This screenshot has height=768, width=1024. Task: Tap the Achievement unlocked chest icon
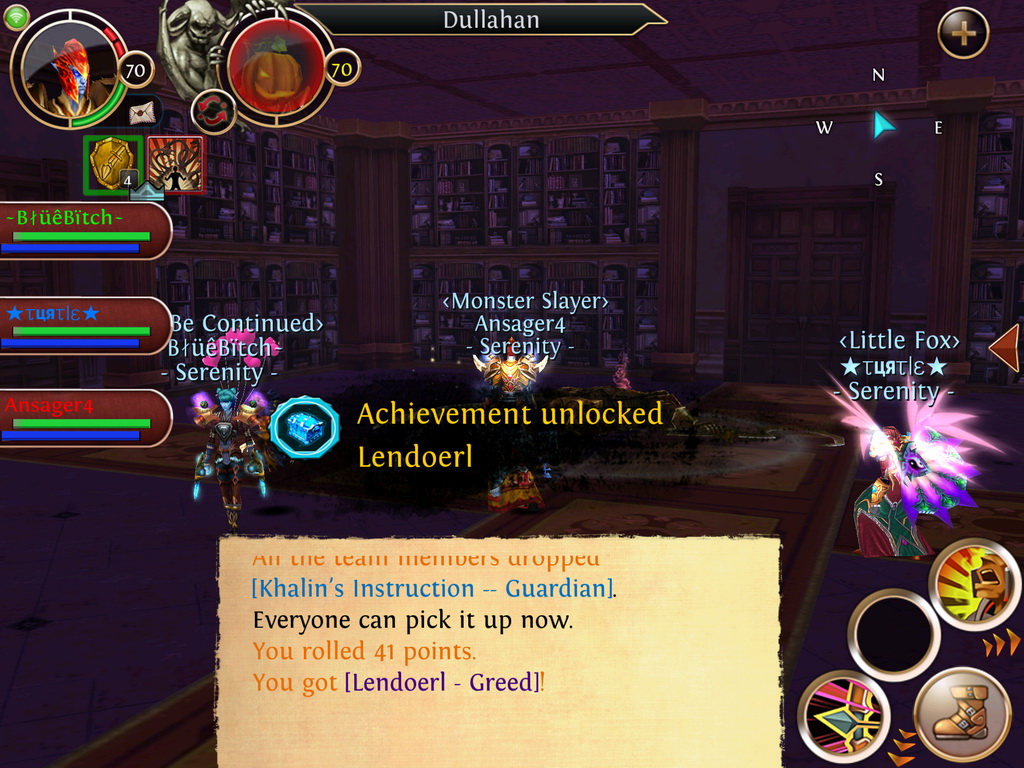tap(305, 428)
